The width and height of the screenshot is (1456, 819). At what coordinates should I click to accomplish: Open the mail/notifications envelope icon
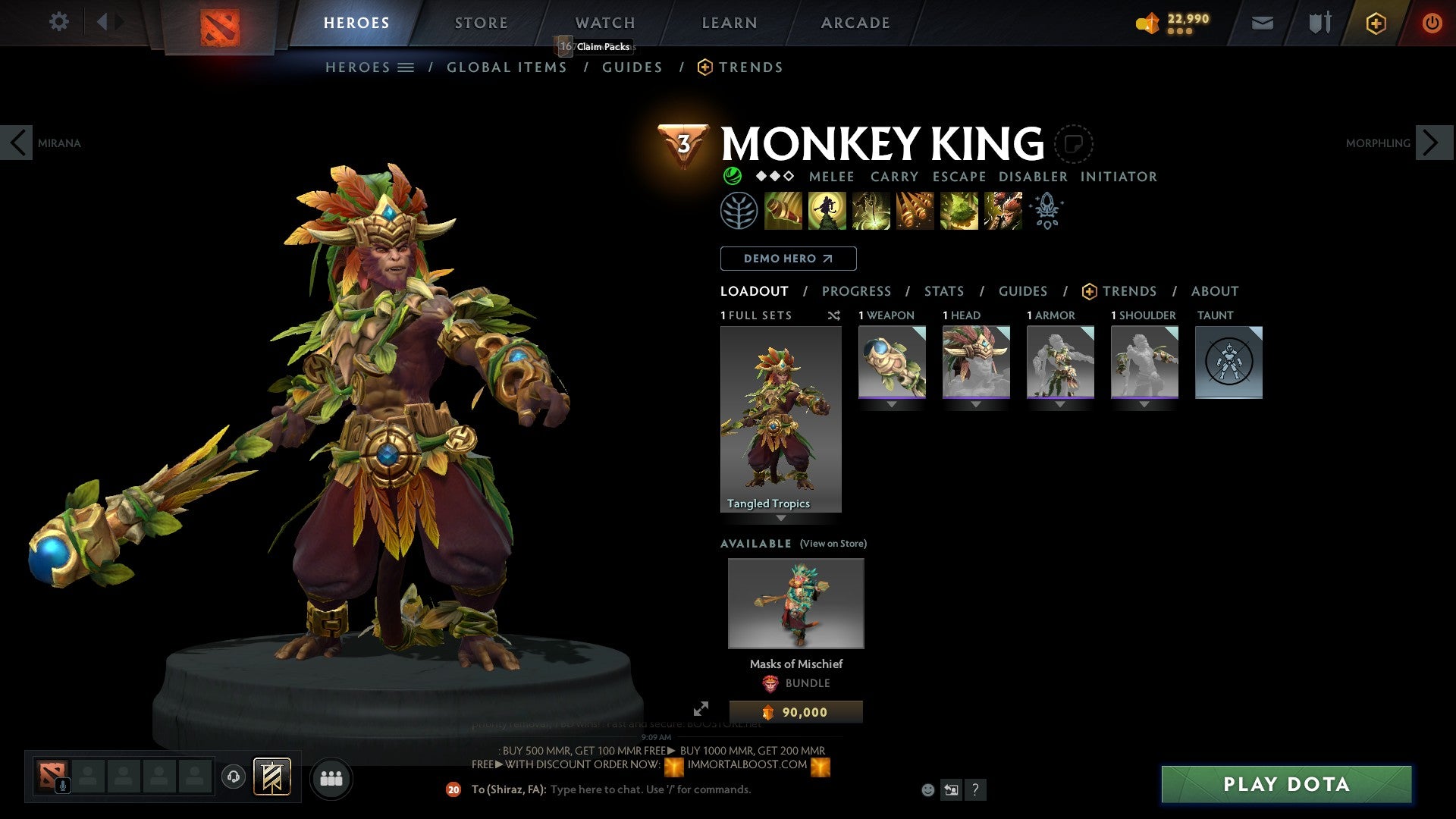coord(1263,23)
